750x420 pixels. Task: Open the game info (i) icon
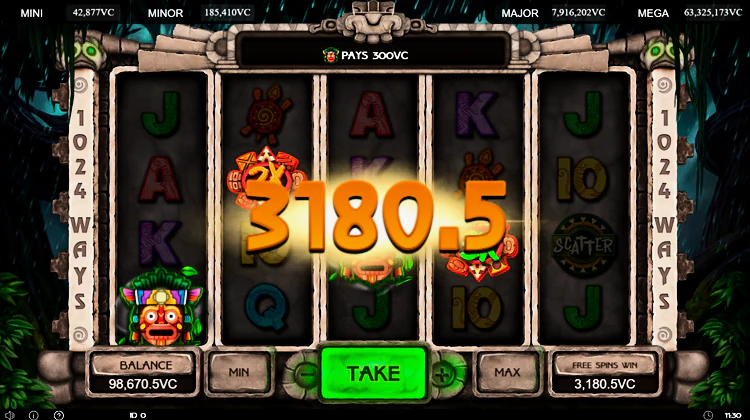(x=33, y=414)
